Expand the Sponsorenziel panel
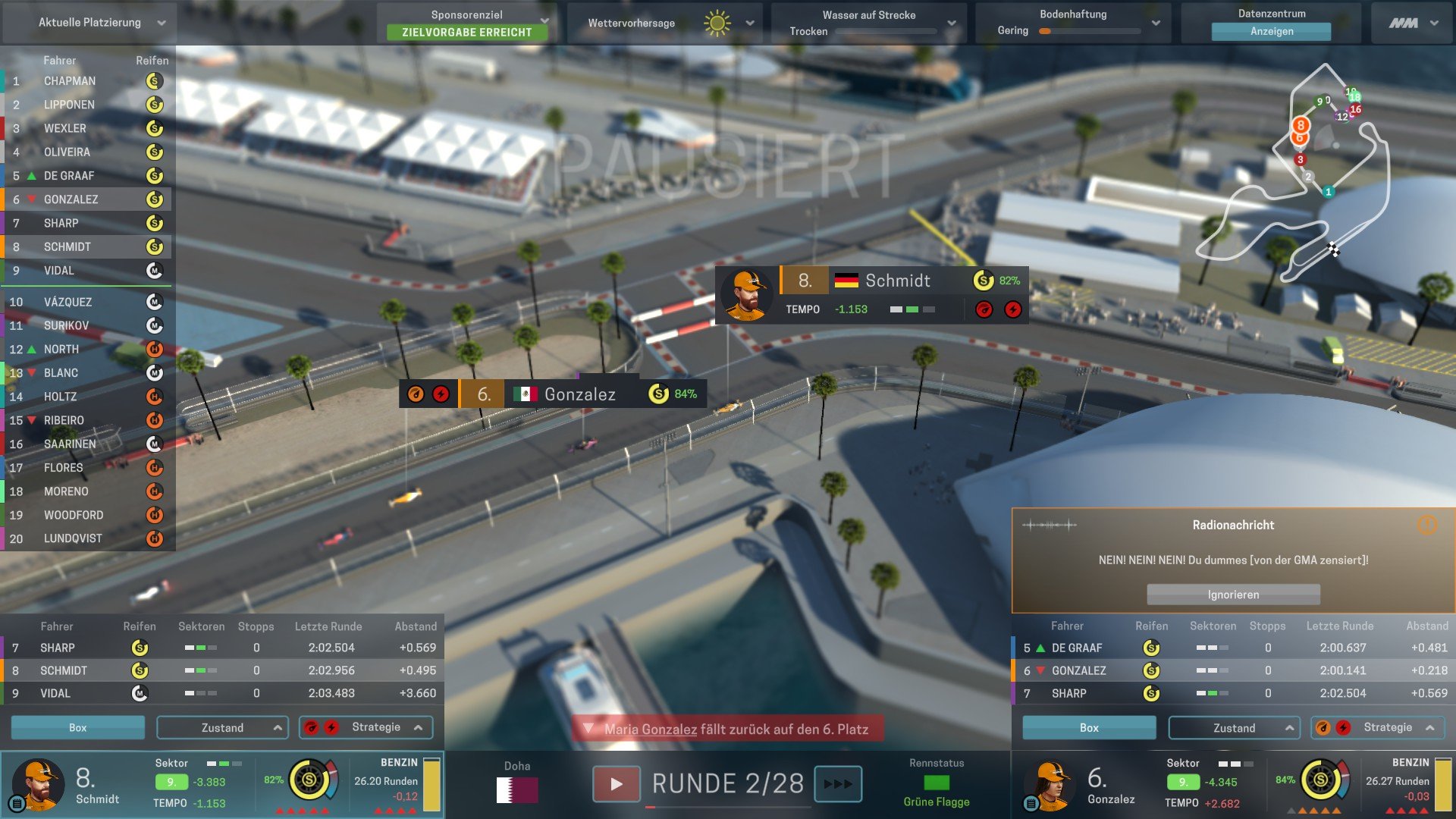Screen dimensions: 1456x819 544,21
